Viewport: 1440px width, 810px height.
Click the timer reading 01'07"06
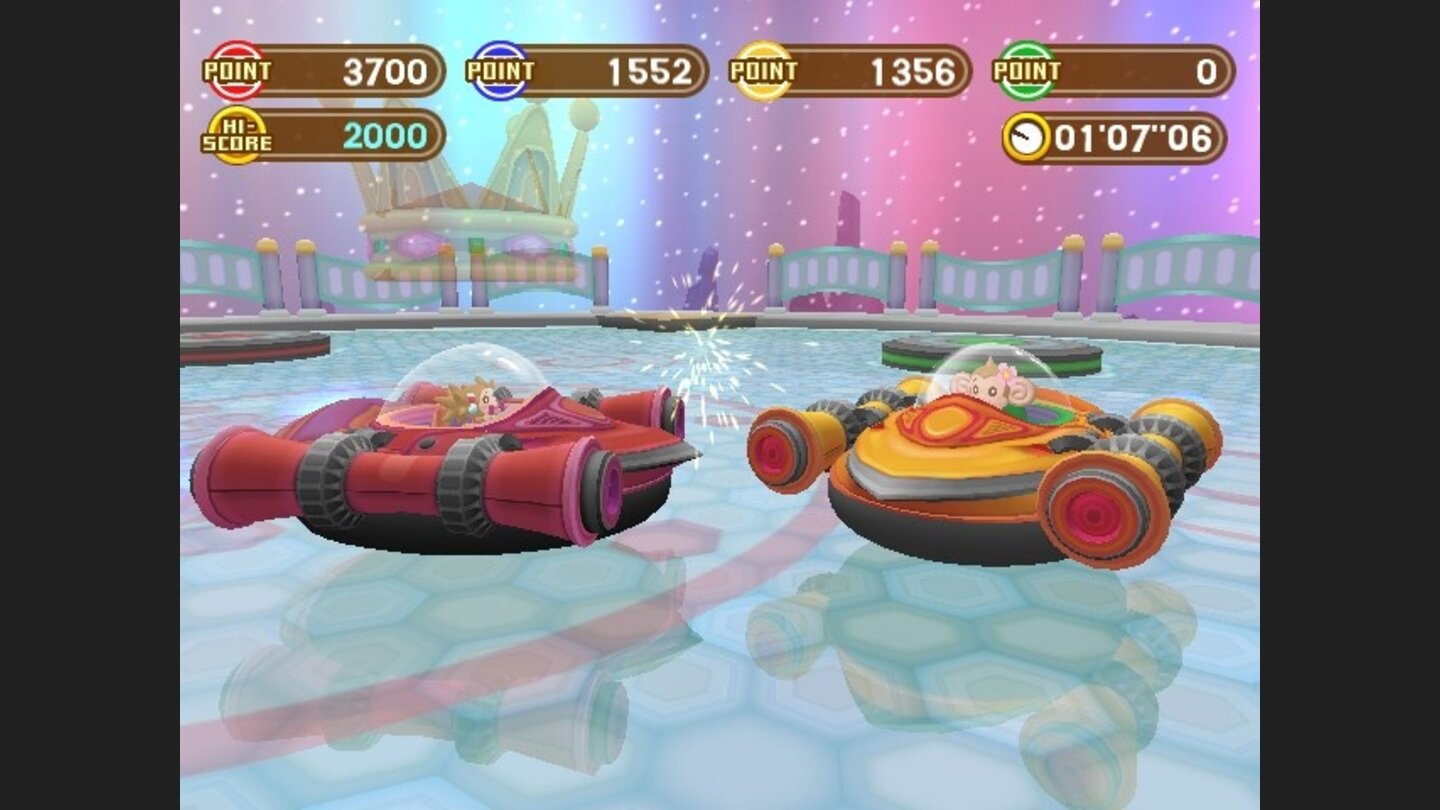(1130, 135)
